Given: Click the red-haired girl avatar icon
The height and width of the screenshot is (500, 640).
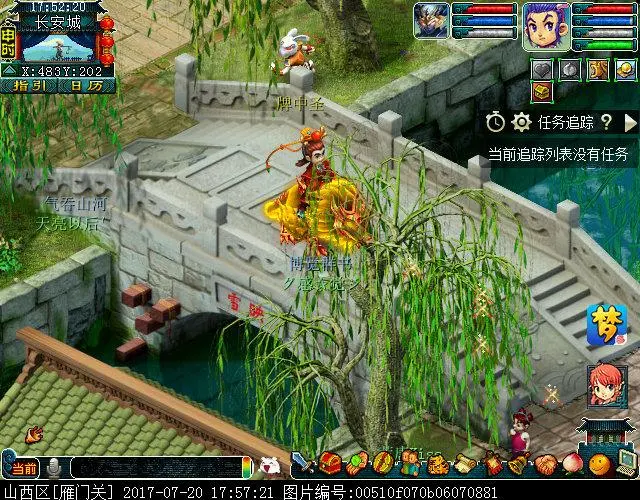Looking at the screenshot, I should click(605, 385).
